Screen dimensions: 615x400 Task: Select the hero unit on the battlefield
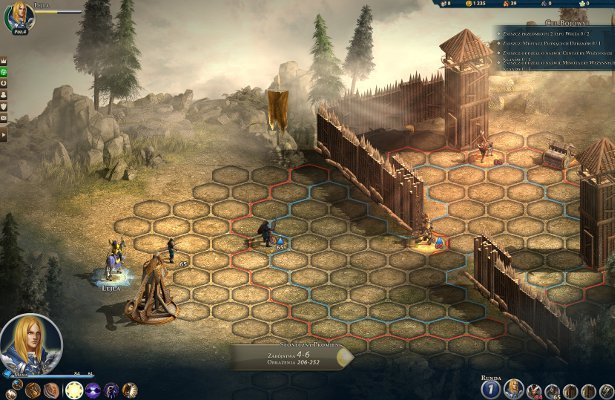[112, 266]
